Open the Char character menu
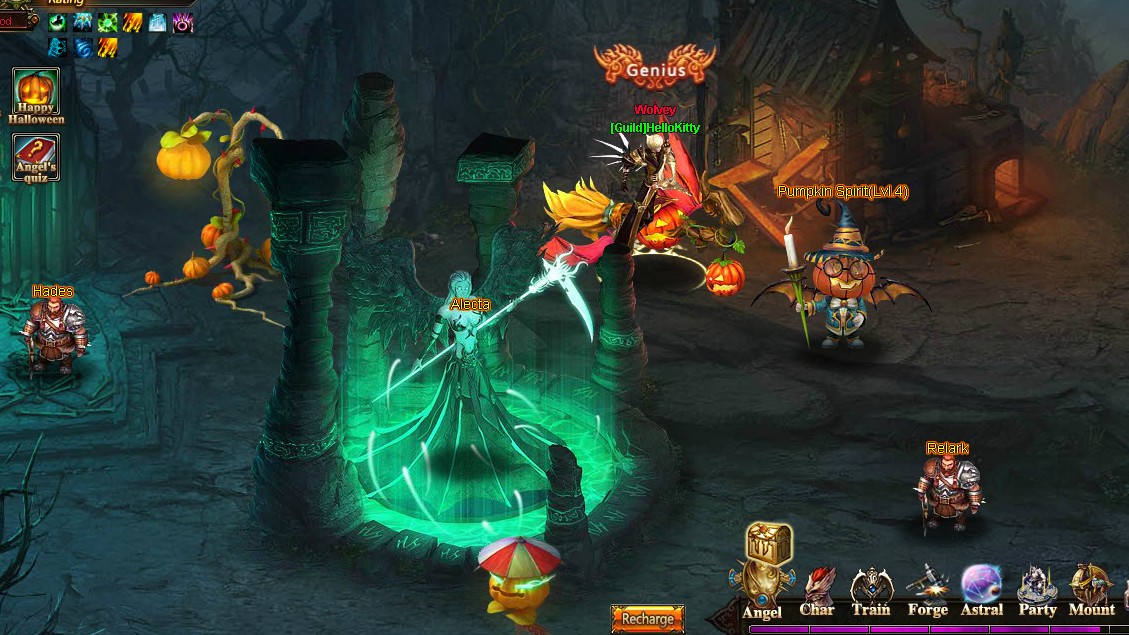The width and height of the screenshot is (1129, 635). [817, 591]
